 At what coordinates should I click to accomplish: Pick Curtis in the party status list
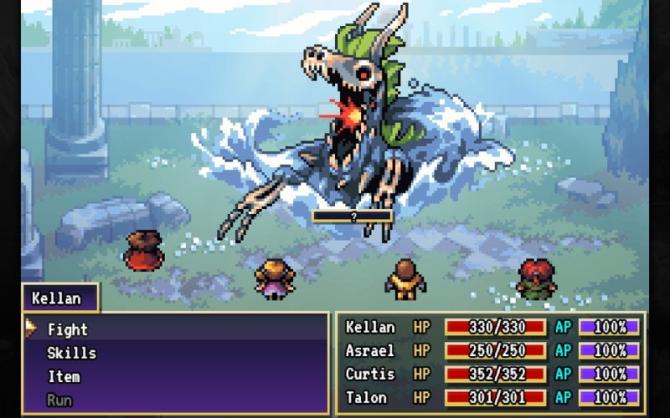point(490,374)
